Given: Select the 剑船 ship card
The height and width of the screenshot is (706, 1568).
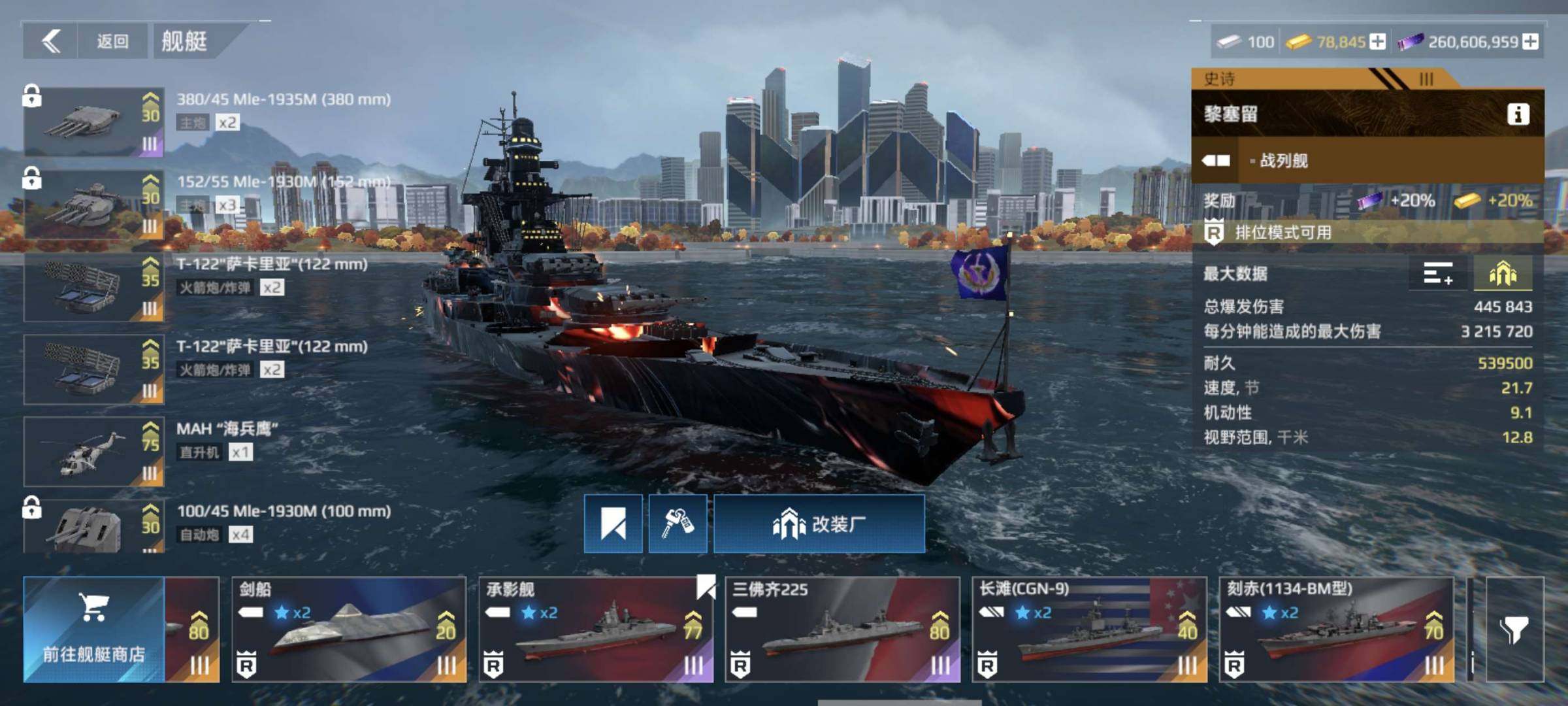Looking at the screenshot, I should [349, 630].
